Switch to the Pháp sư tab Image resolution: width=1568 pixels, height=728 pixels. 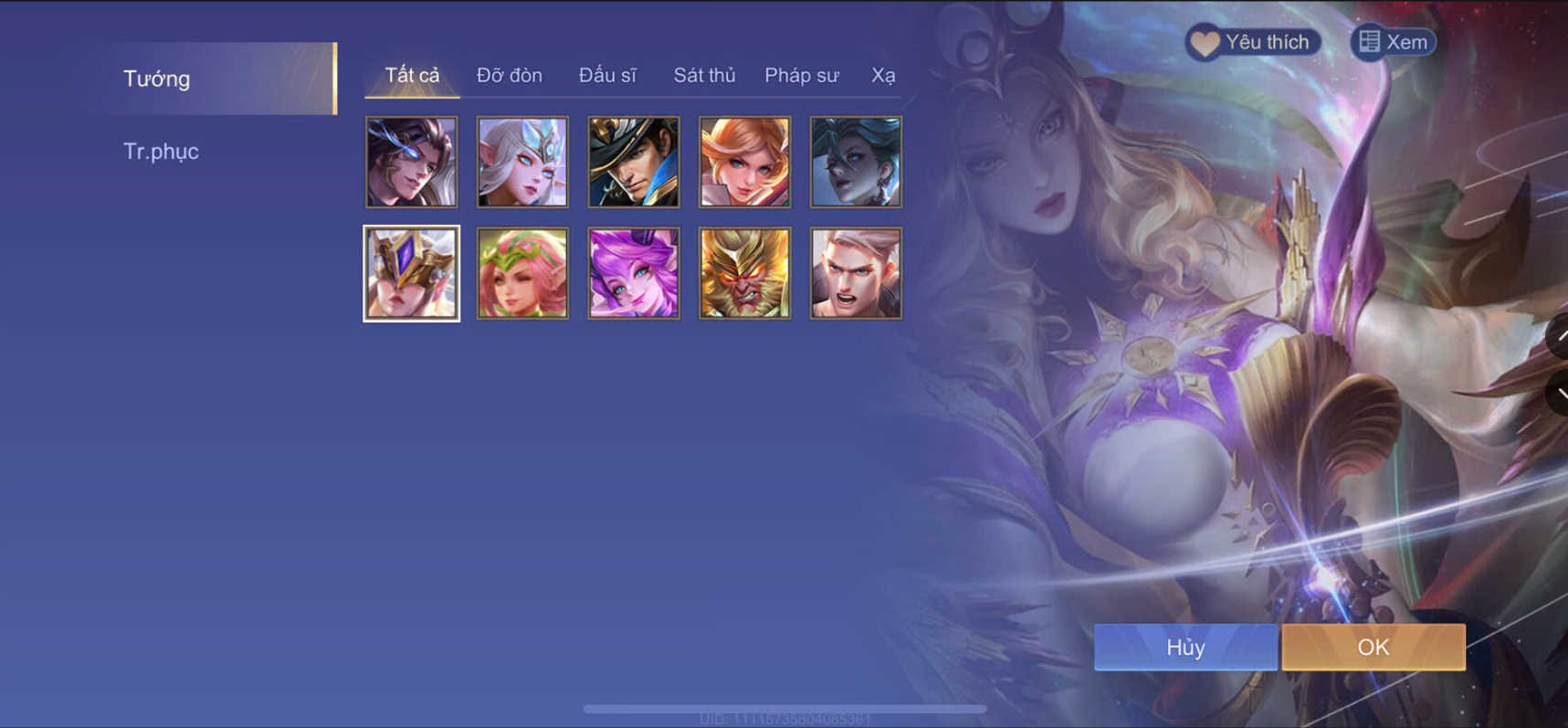[801, 76]
